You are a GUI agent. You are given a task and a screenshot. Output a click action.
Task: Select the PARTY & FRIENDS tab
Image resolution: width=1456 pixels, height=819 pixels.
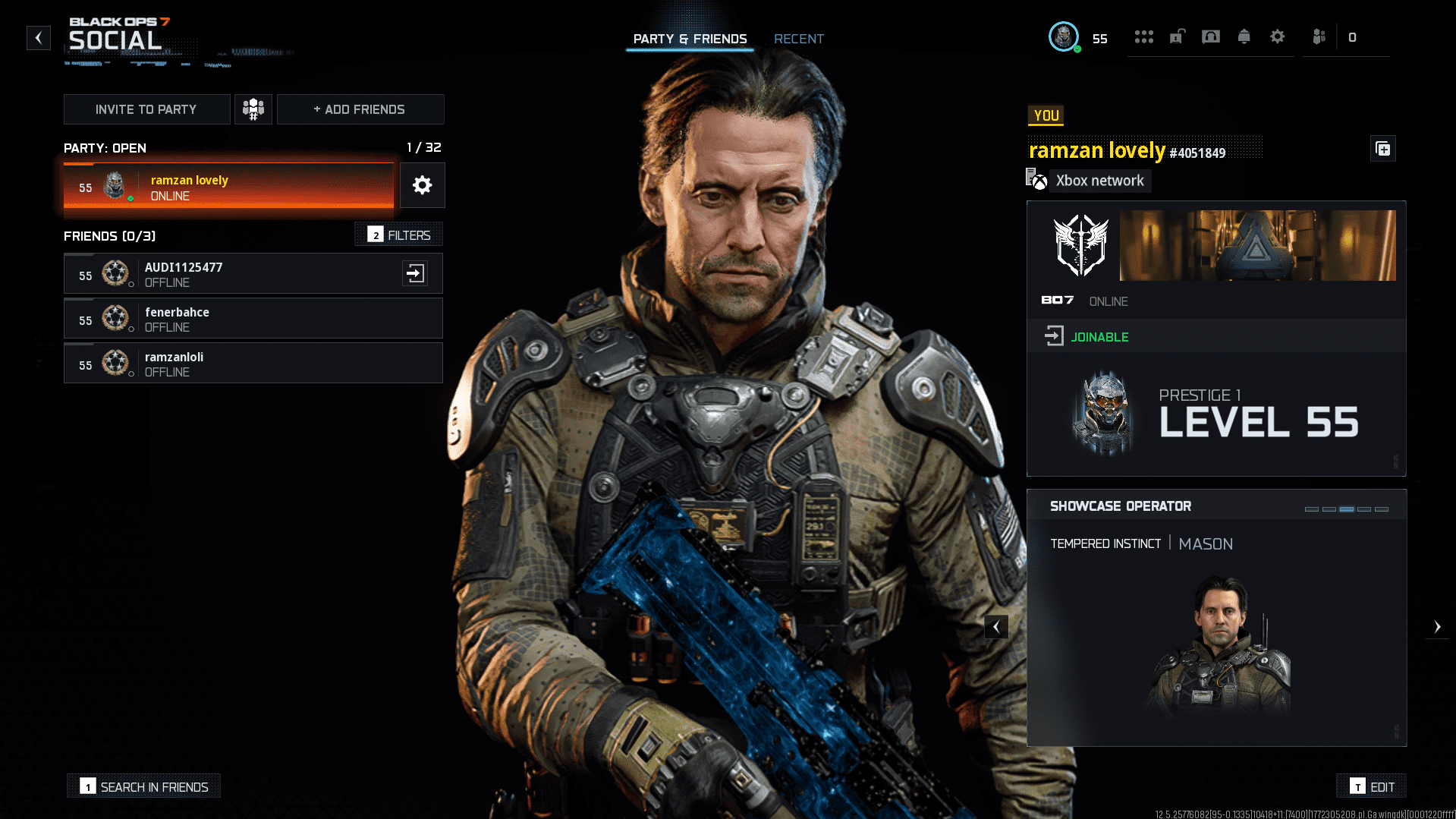690,39
